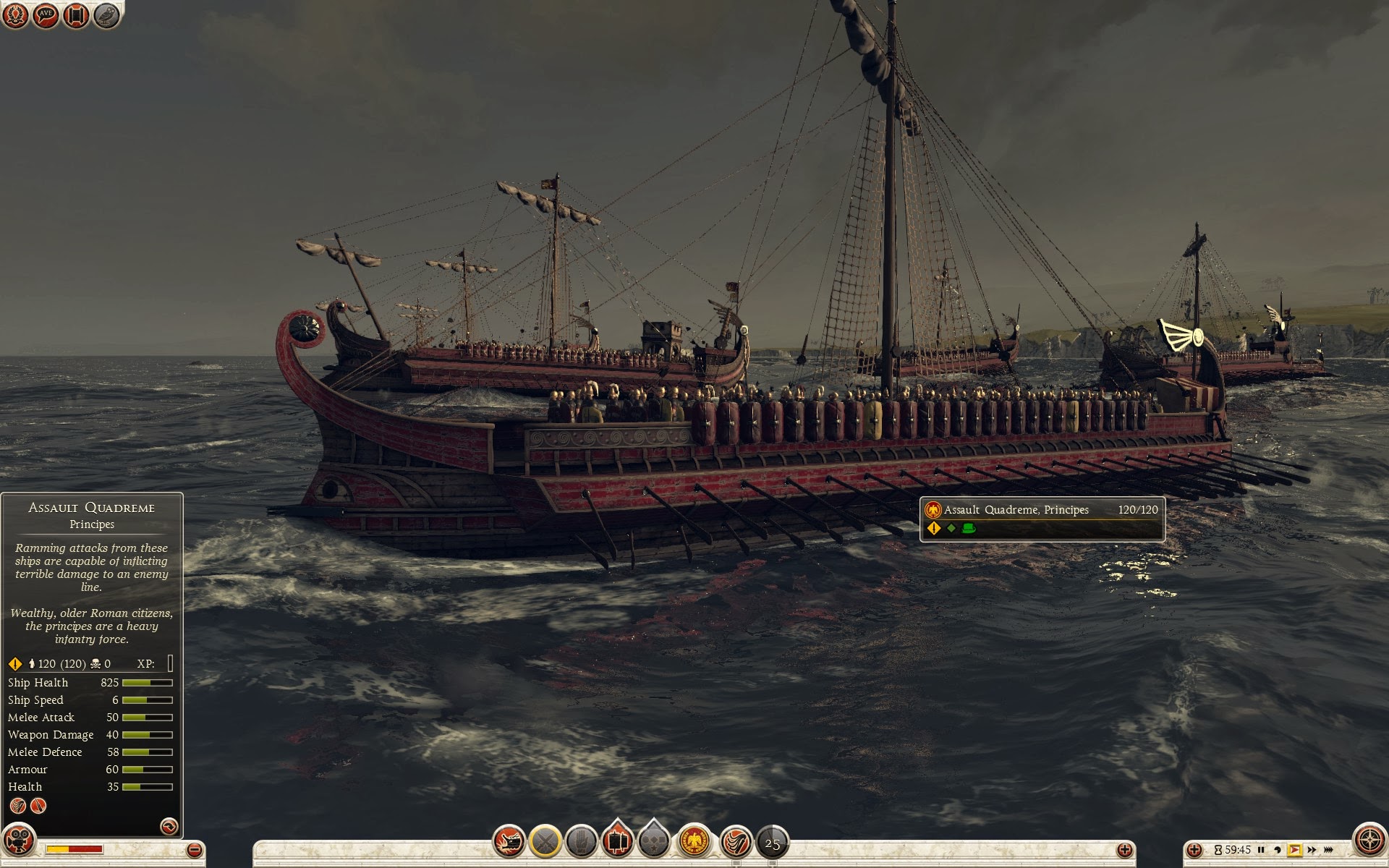
Task: Activate the whip rowing speed ability
Action: point(736,842)
